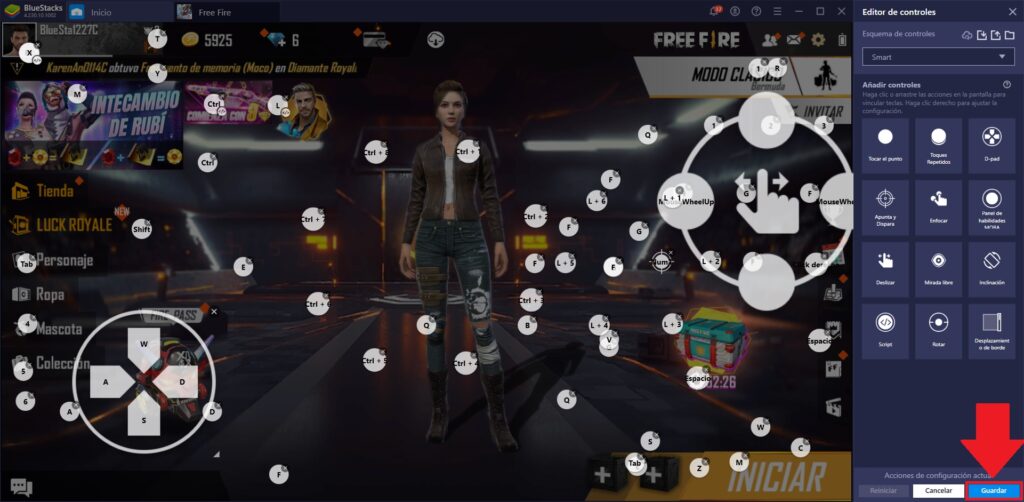Choose the Apunta y Dispara control
This screenshot has height=502, width=1024.
coord(884,205)
